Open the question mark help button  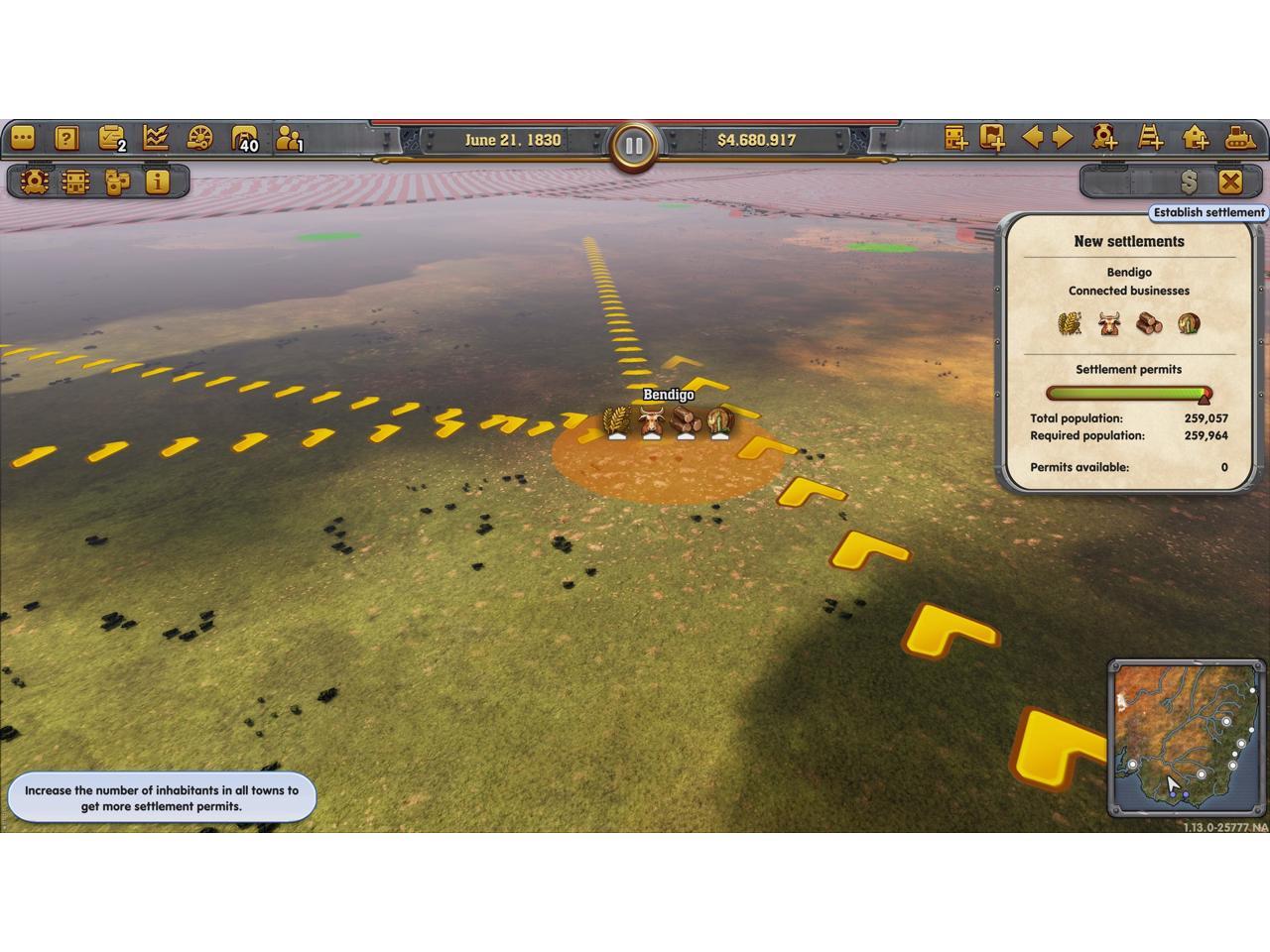coord(66,138)
